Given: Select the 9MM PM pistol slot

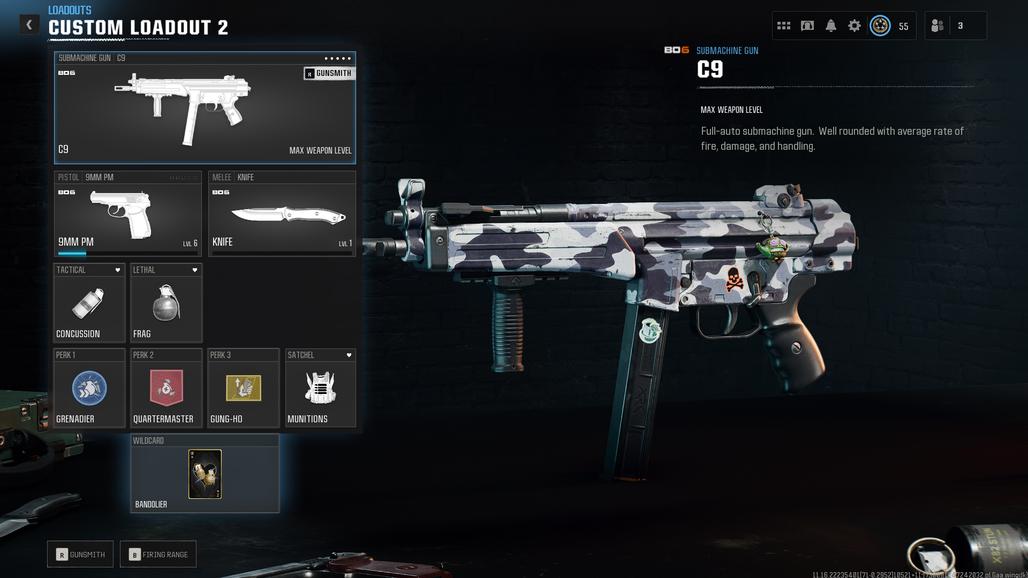Looking at the screenshot, I should coord(128,214).
